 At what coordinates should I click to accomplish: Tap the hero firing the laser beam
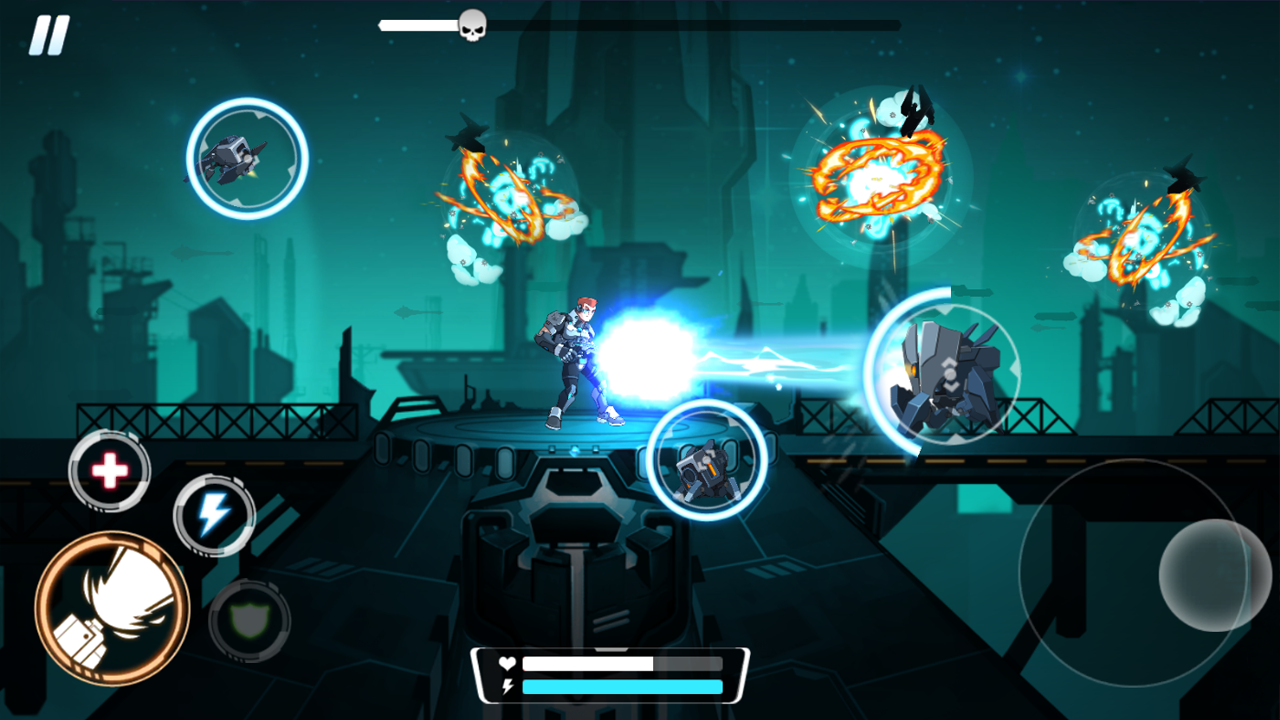point(575,360)
